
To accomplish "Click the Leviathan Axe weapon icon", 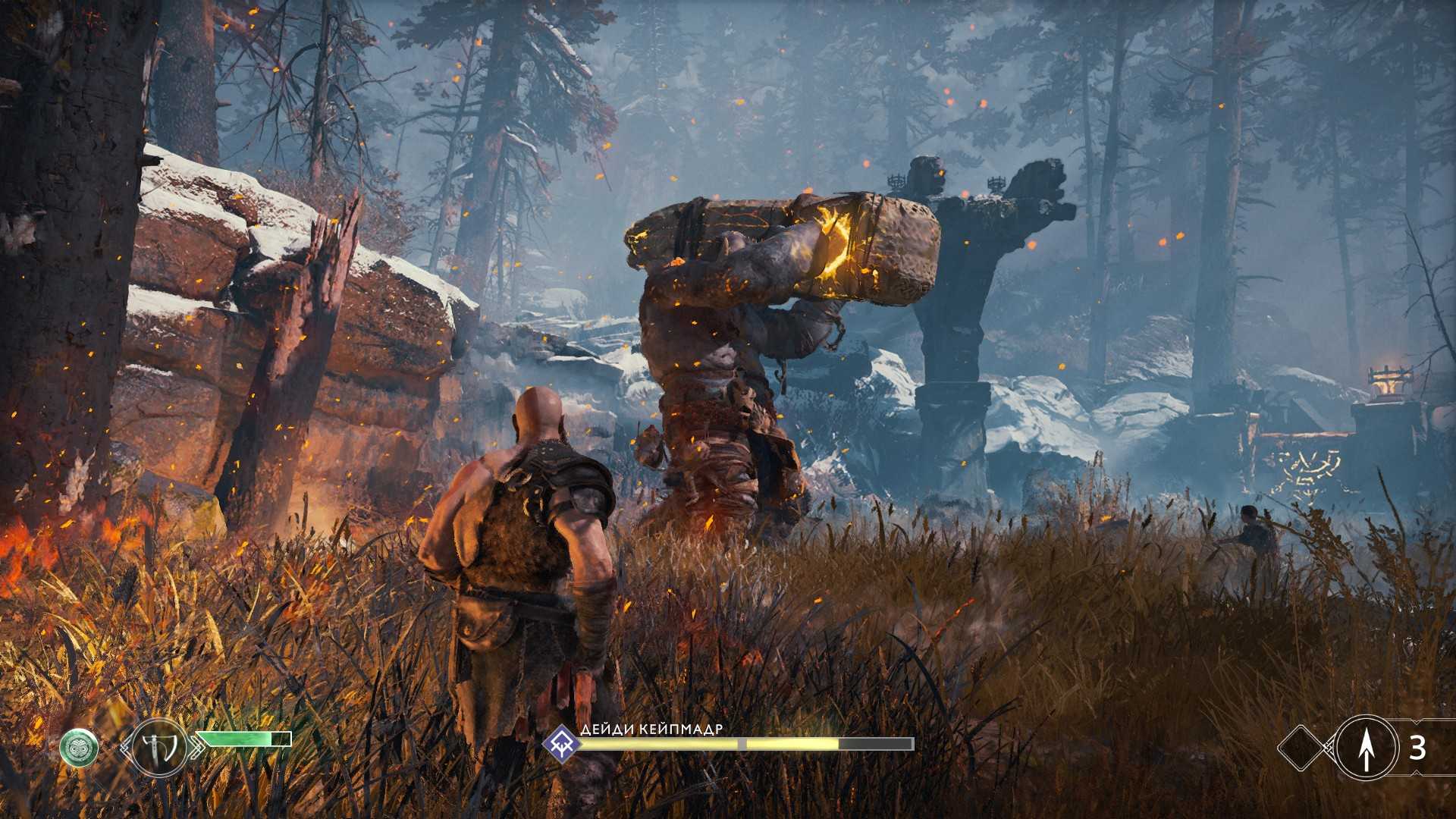I will click(159, 748).
